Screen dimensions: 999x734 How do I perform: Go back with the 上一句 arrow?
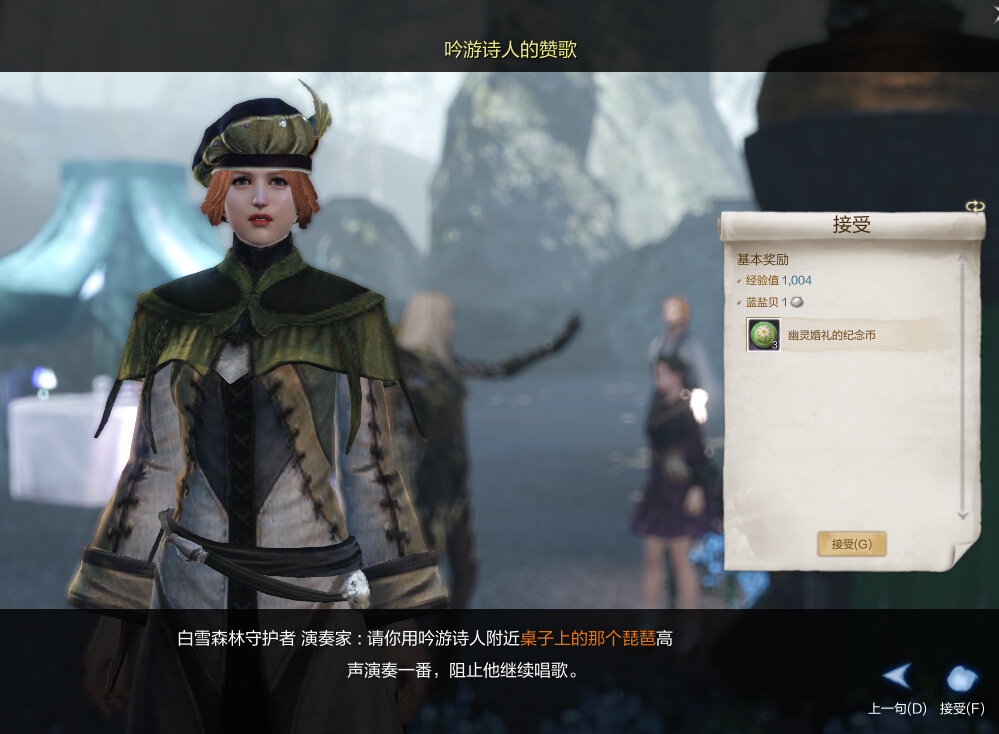[x=897, y=677]
